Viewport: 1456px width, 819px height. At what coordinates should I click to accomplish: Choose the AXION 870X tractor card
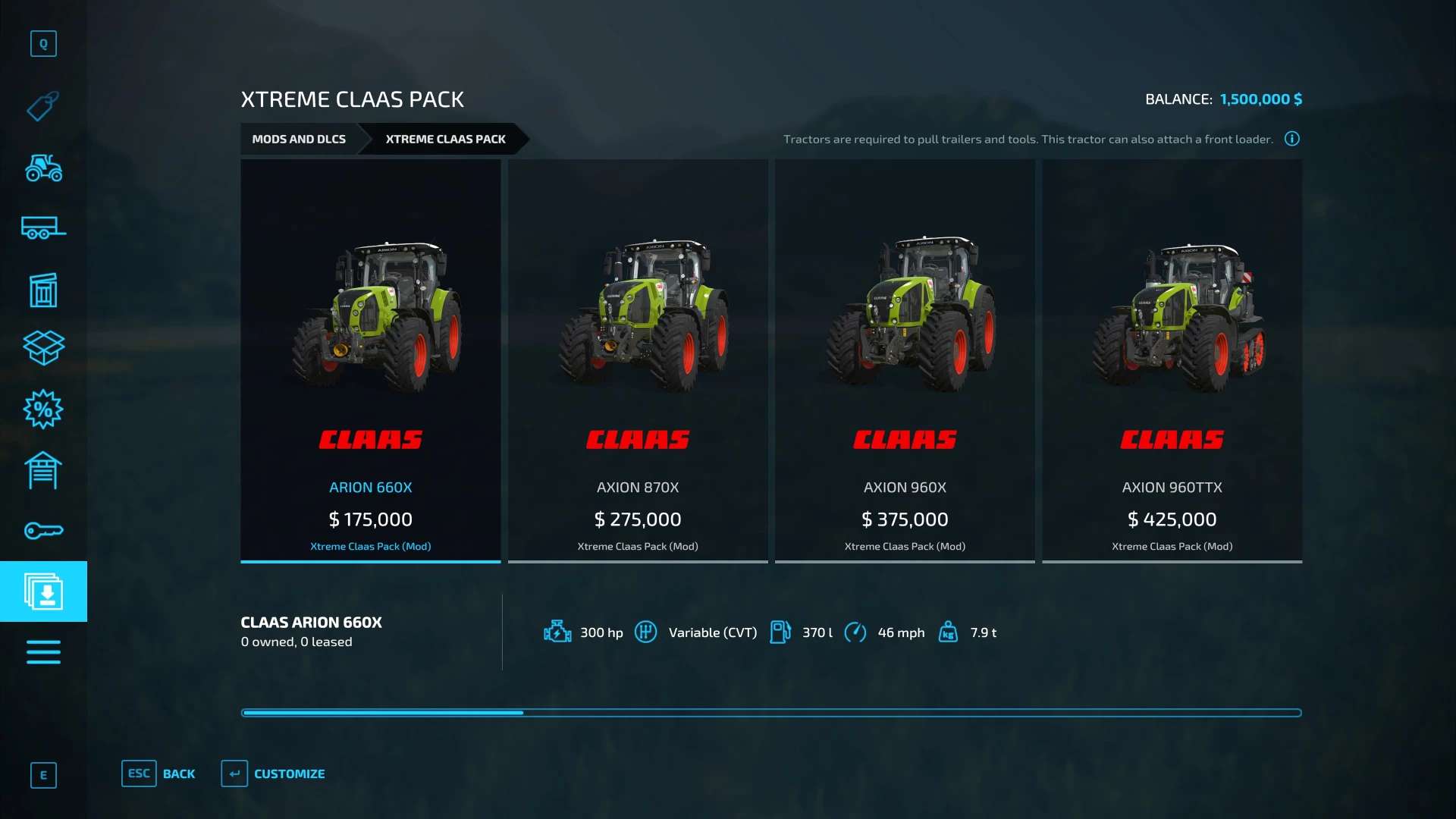(638, 360)
